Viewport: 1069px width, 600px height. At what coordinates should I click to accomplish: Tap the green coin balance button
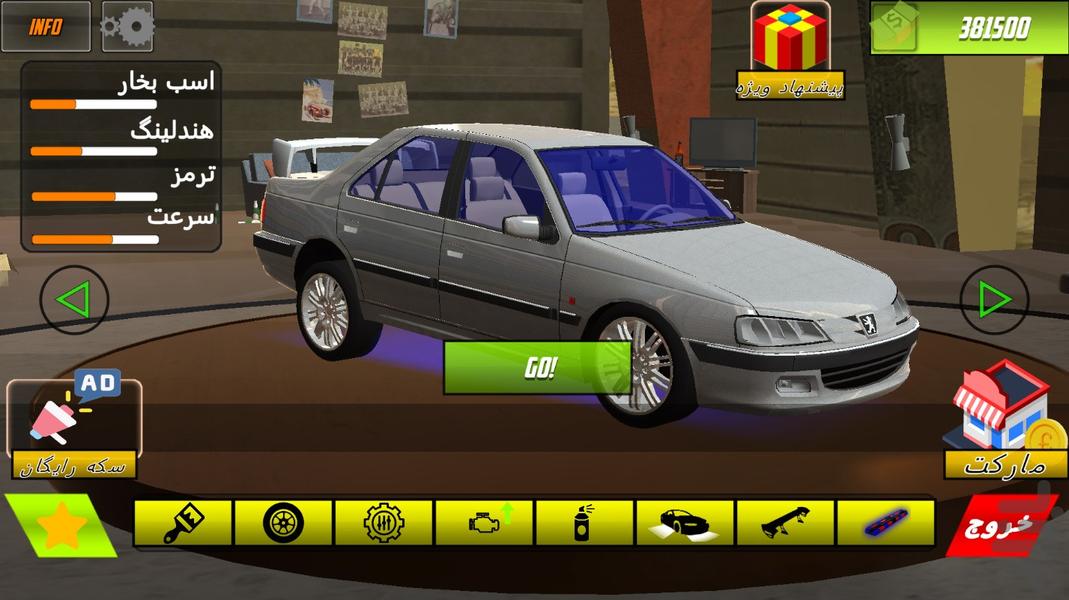pyautogui.click(x=968, y=28)
